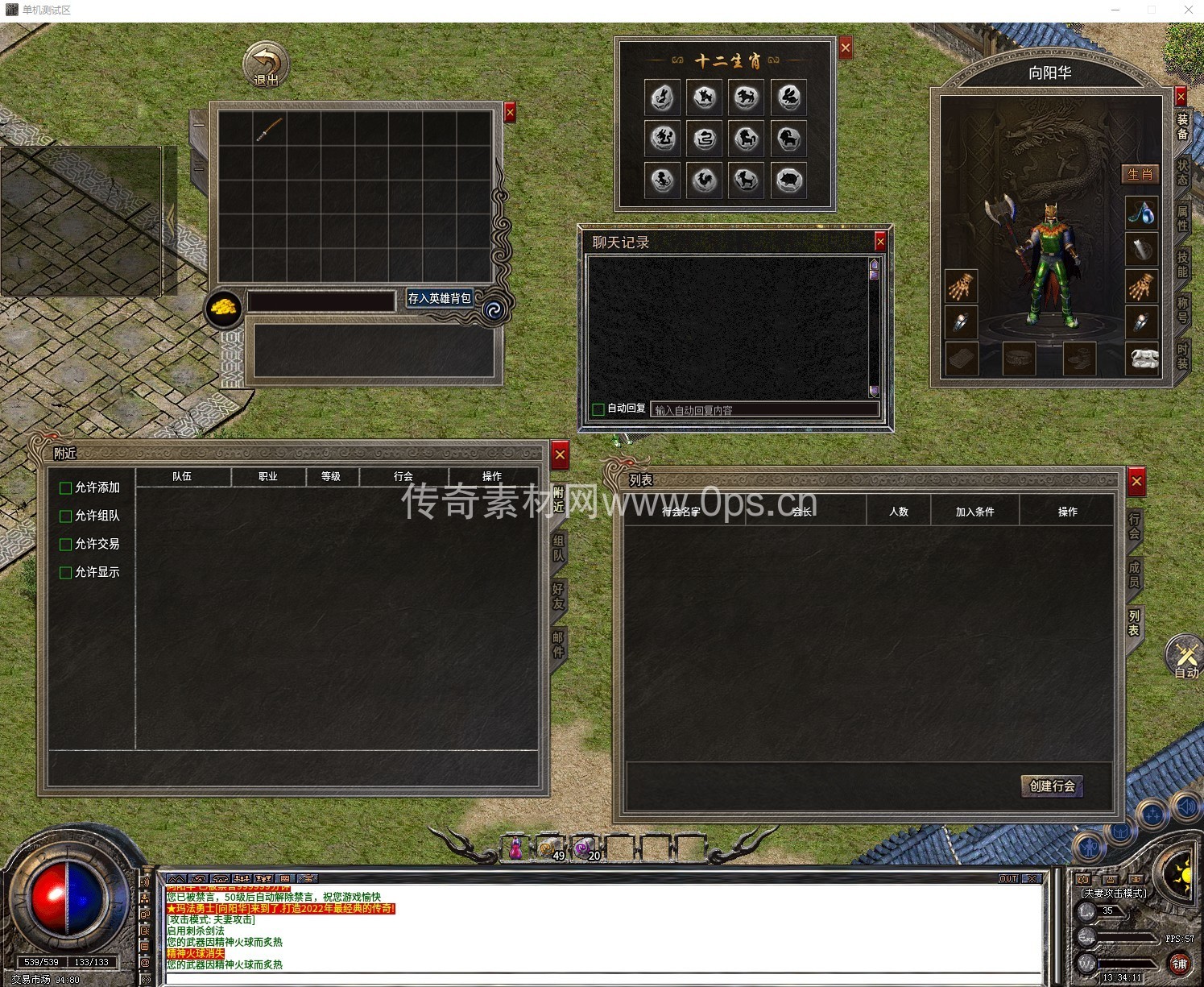The image size is (1204, 987).
Task: Tick the 允许交易 checkbox
Action: coord(66,545)
